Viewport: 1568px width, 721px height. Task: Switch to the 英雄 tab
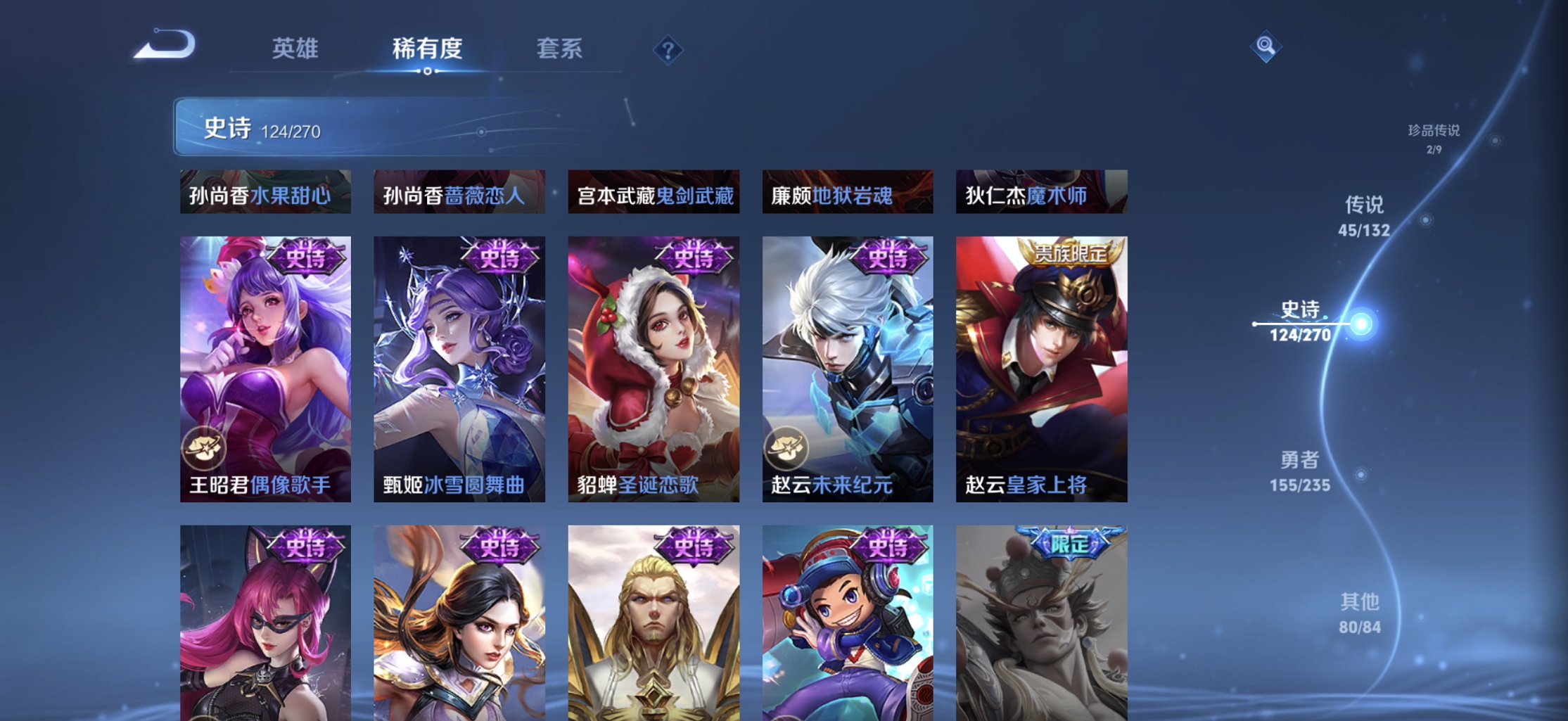point(295,49)
